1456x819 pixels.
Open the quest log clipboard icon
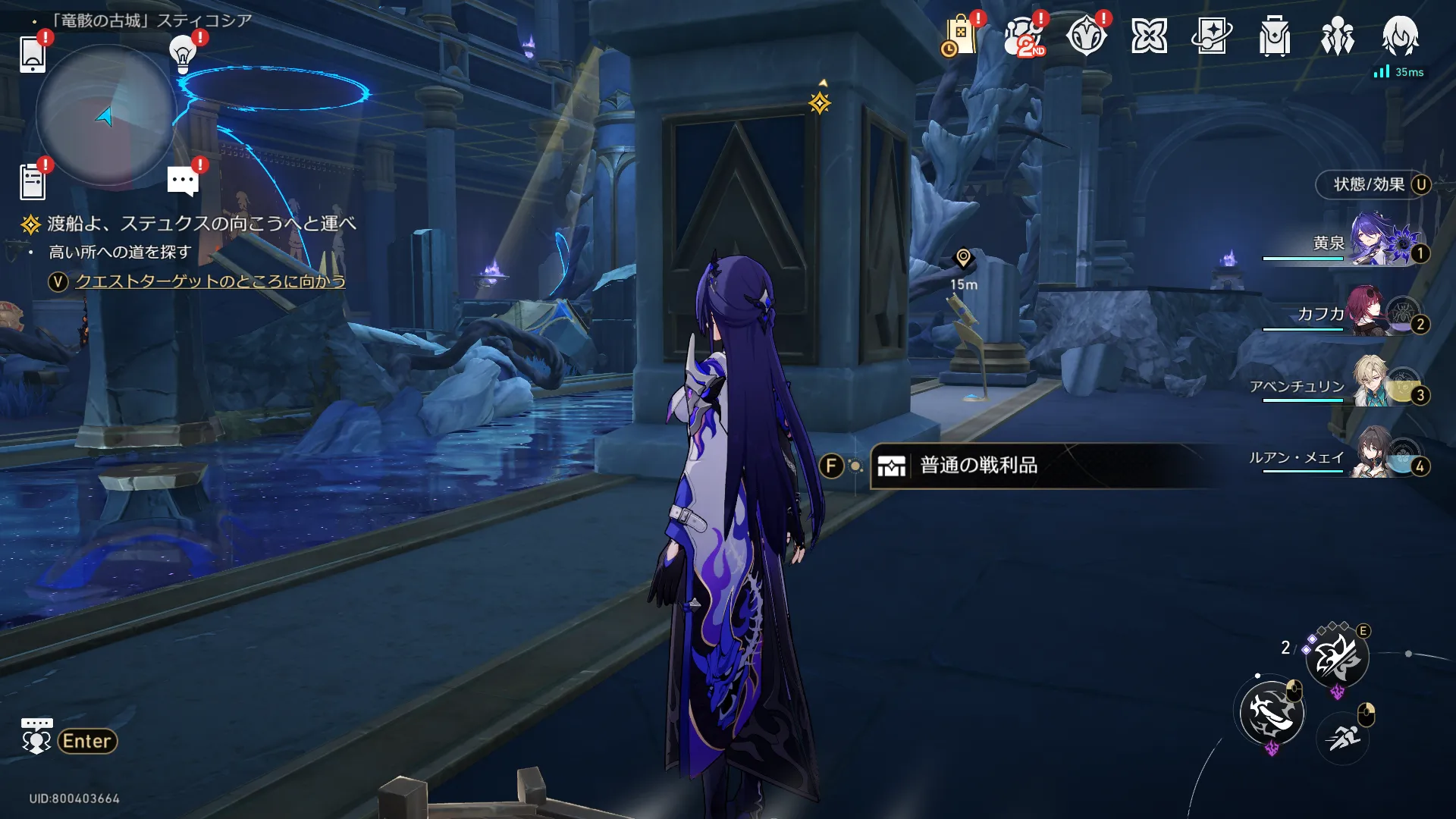click(x=33, y=182)
